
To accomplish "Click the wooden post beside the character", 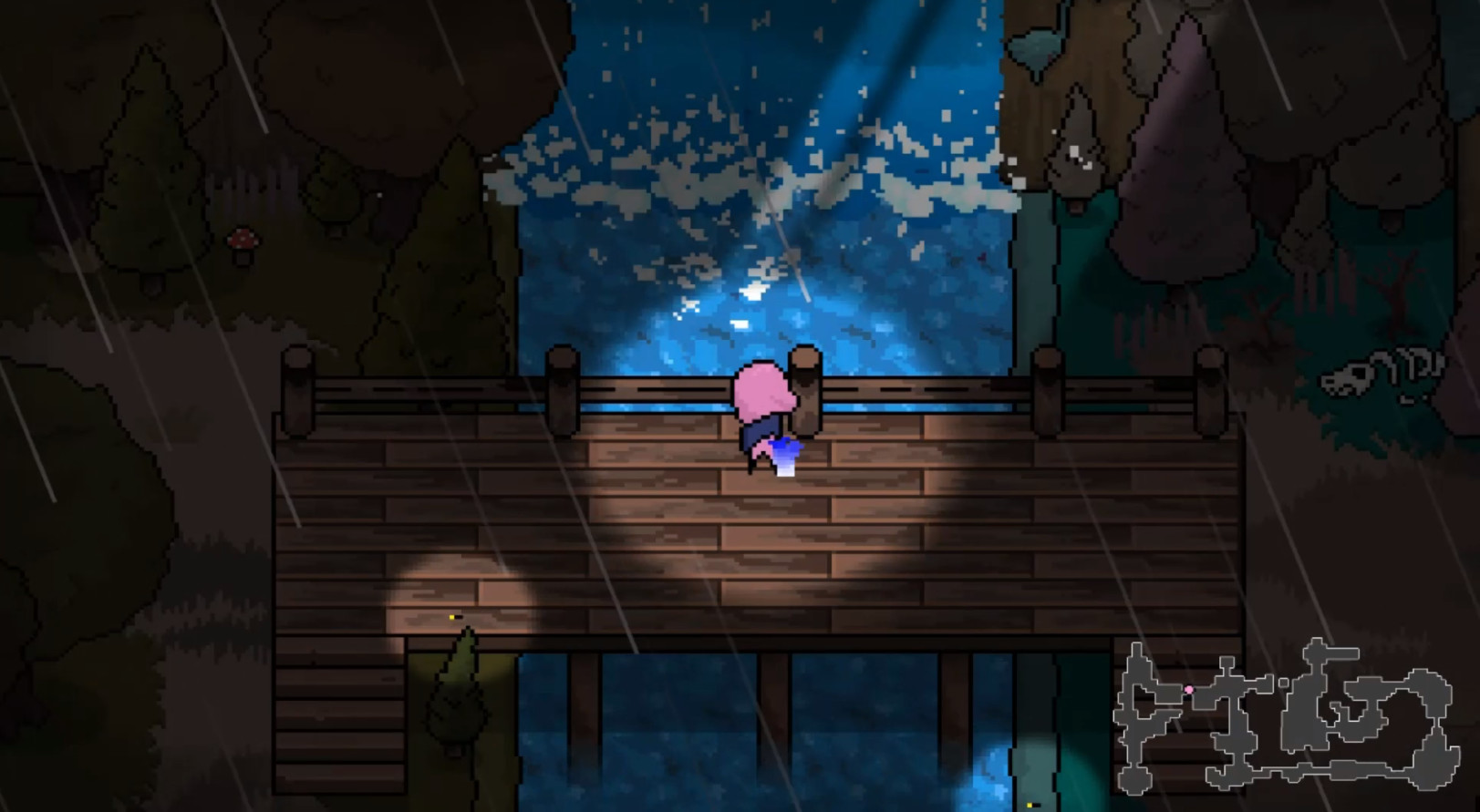I will pyautogui.click(x=806, y=387).
